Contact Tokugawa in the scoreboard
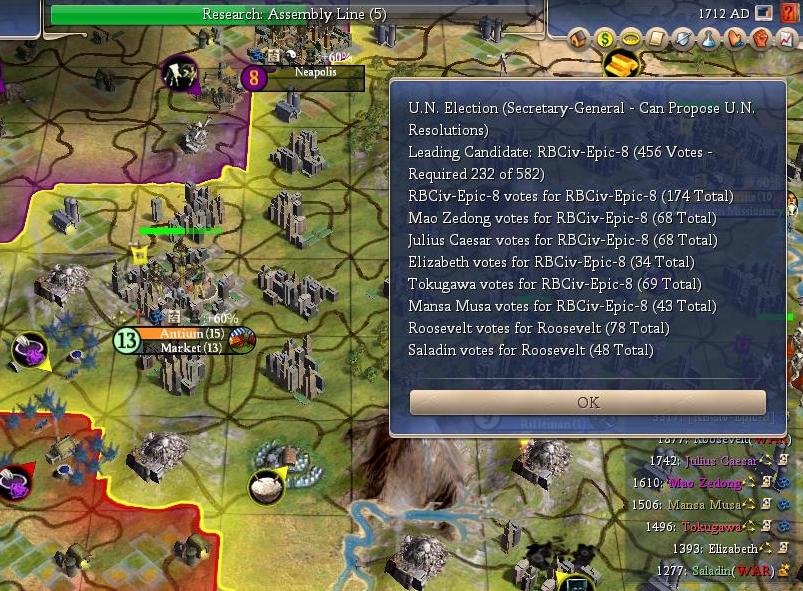Viewport: 803px width, 591px height. click(711, 527)
